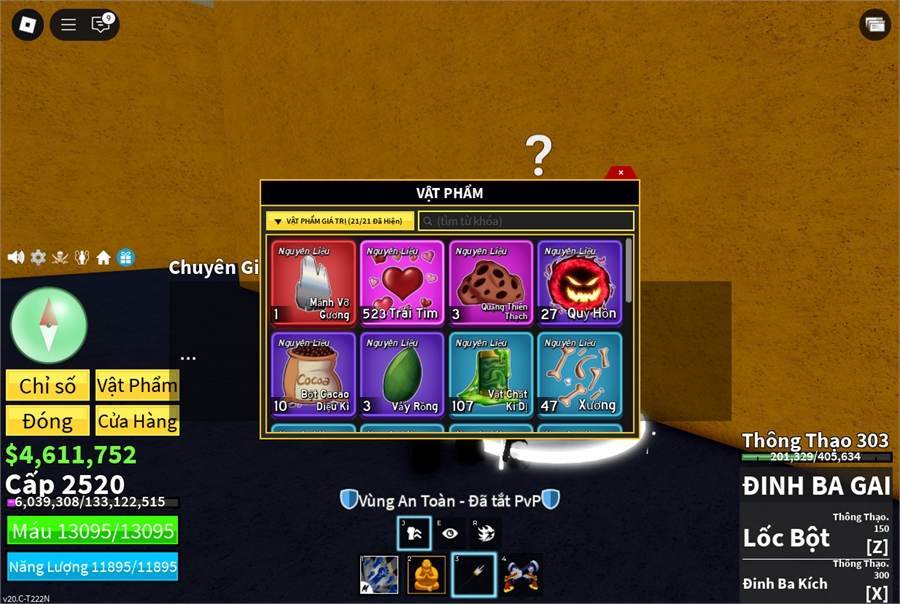Pick the Bột Cacao Diệu Kì bag
900x604 pixels.
[313, 374]
